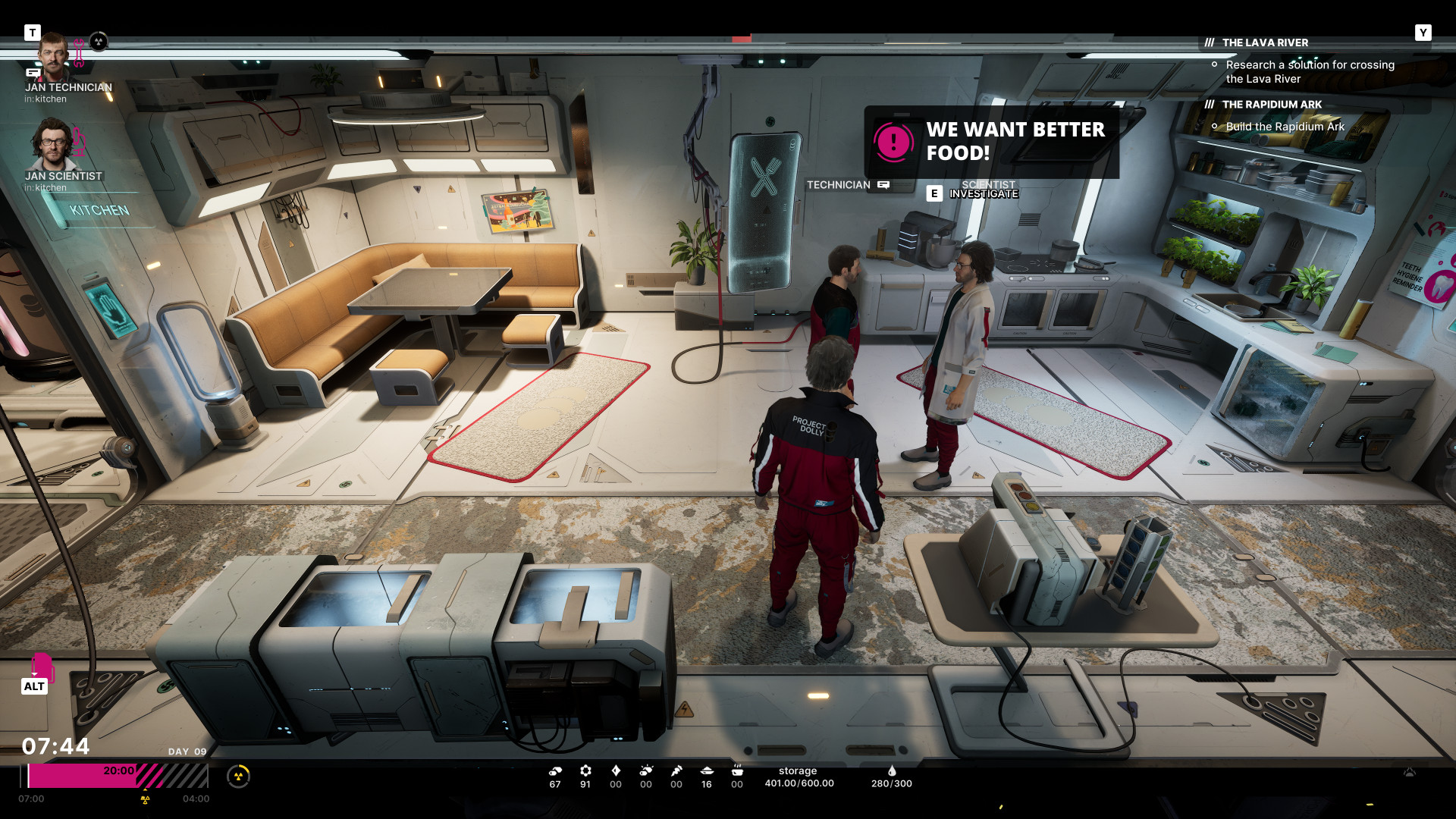Open The Rapidium Ark objective
This screenshot has width=1456, height=819.
click(1272, 105)
